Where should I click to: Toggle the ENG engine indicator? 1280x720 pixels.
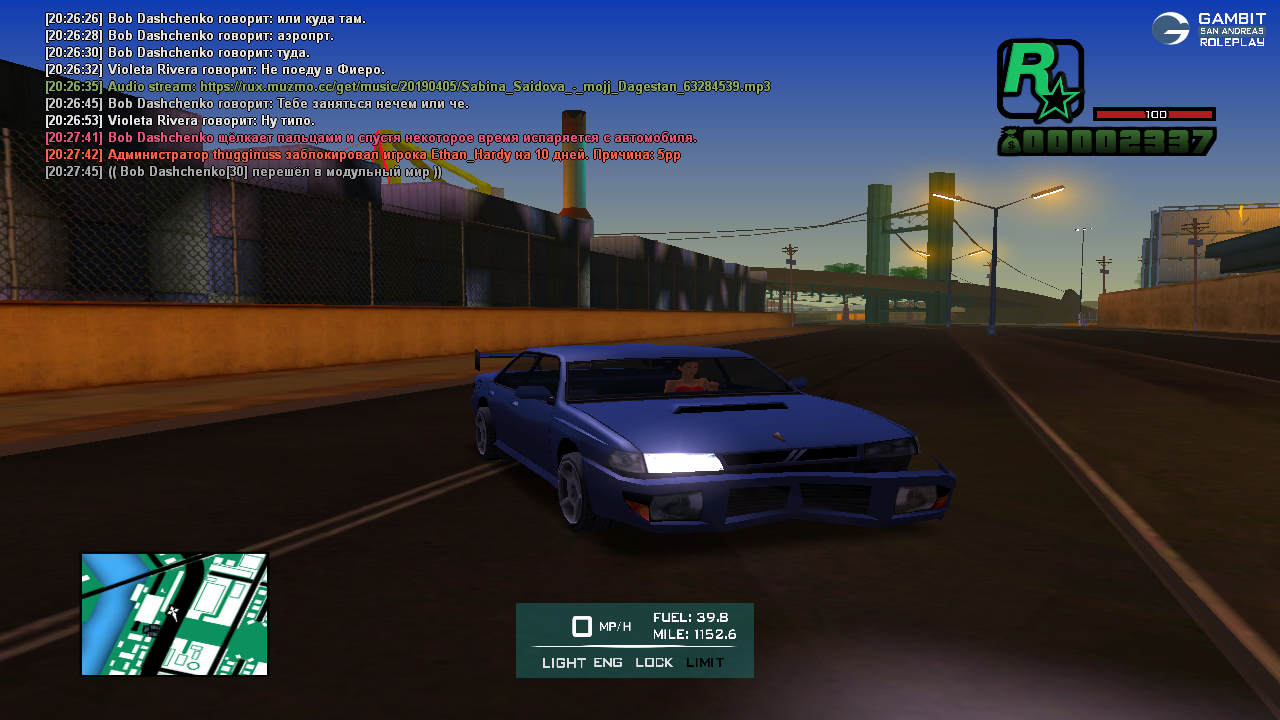pyautogui.click(x=608, y=663)
